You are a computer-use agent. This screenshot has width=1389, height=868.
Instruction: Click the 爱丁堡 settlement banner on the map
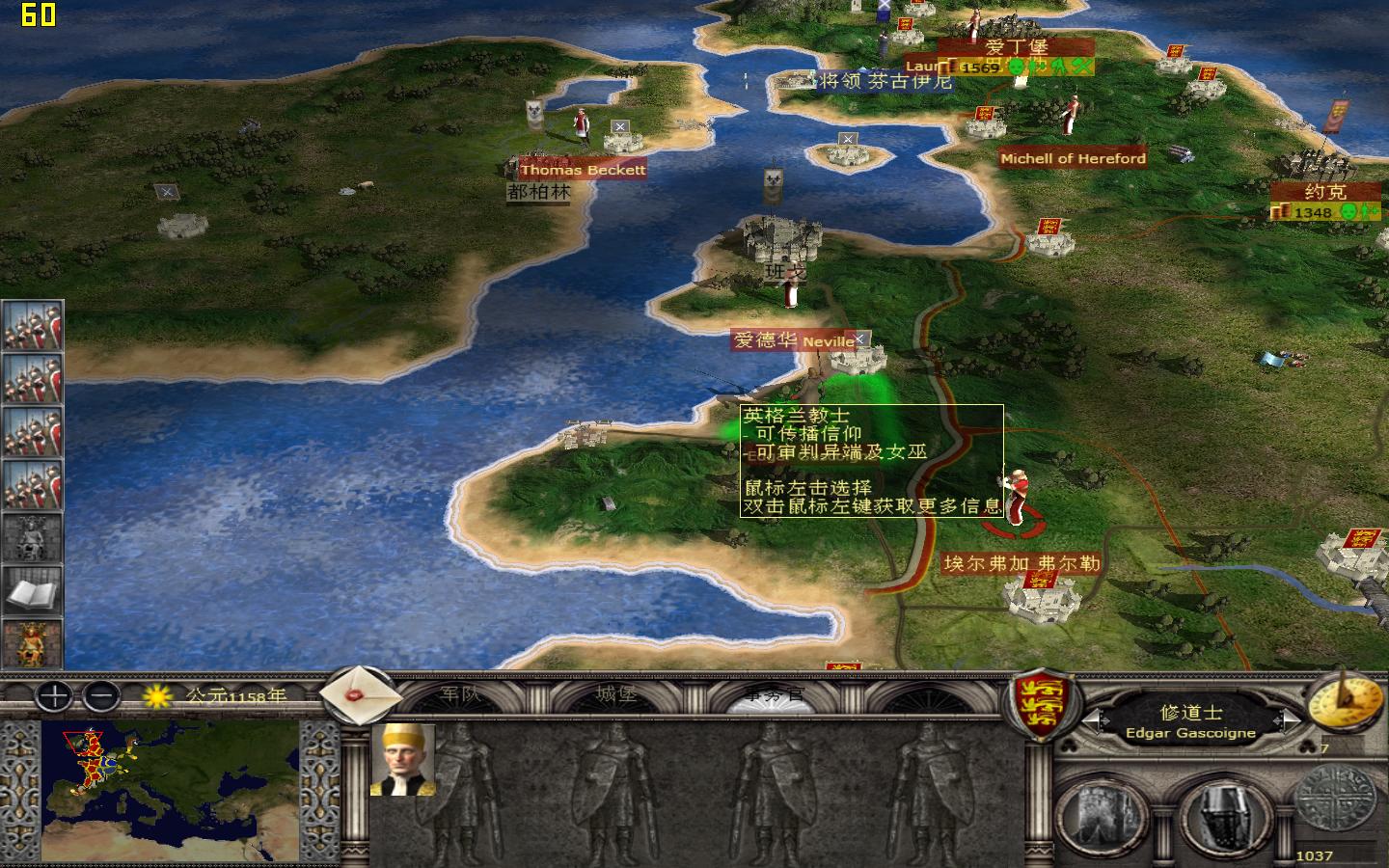pos(1016,45)
